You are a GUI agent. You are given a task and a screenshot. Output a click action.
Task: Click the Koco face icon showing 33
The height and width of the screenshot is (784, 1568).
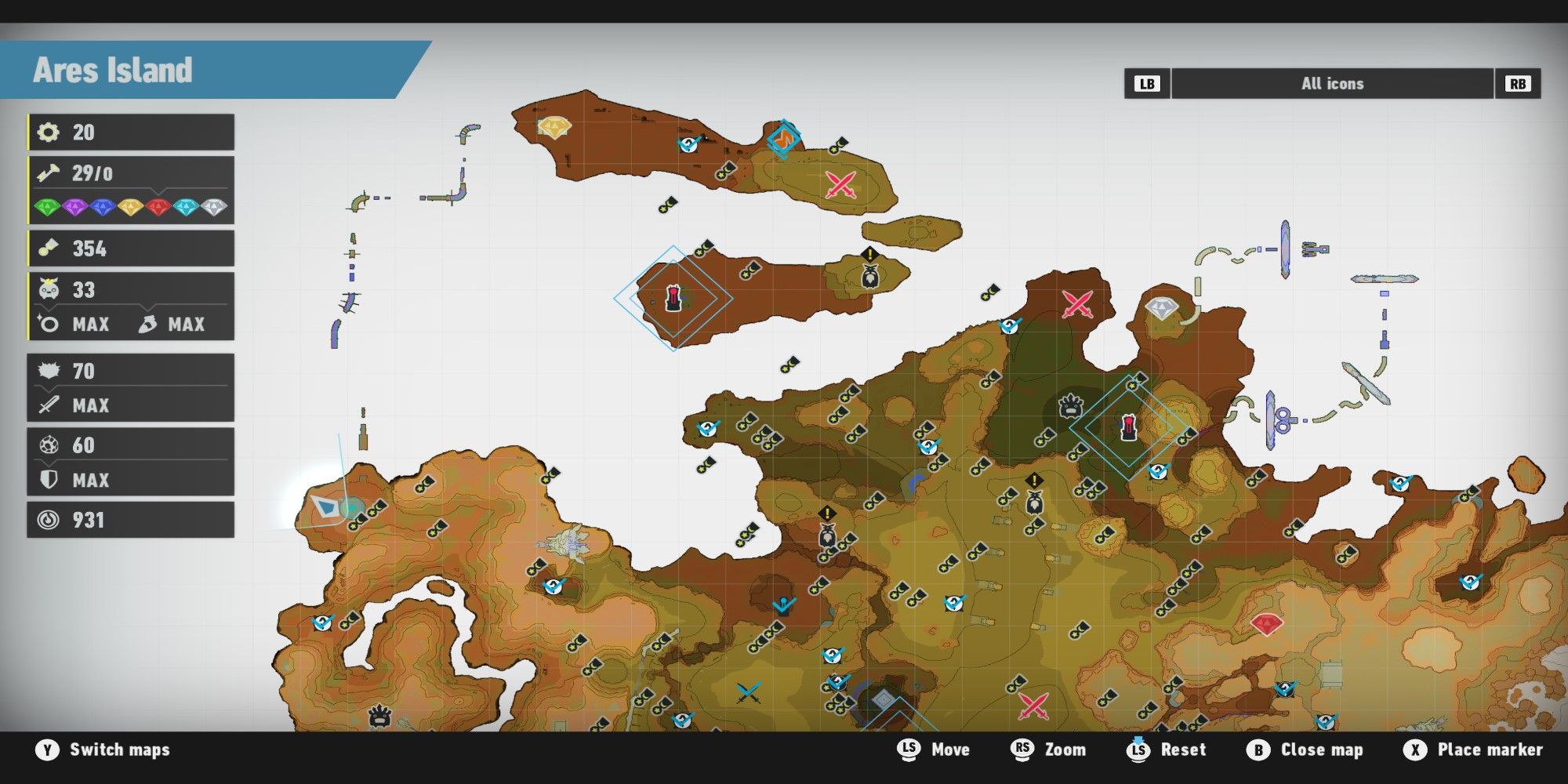[47, 289]
